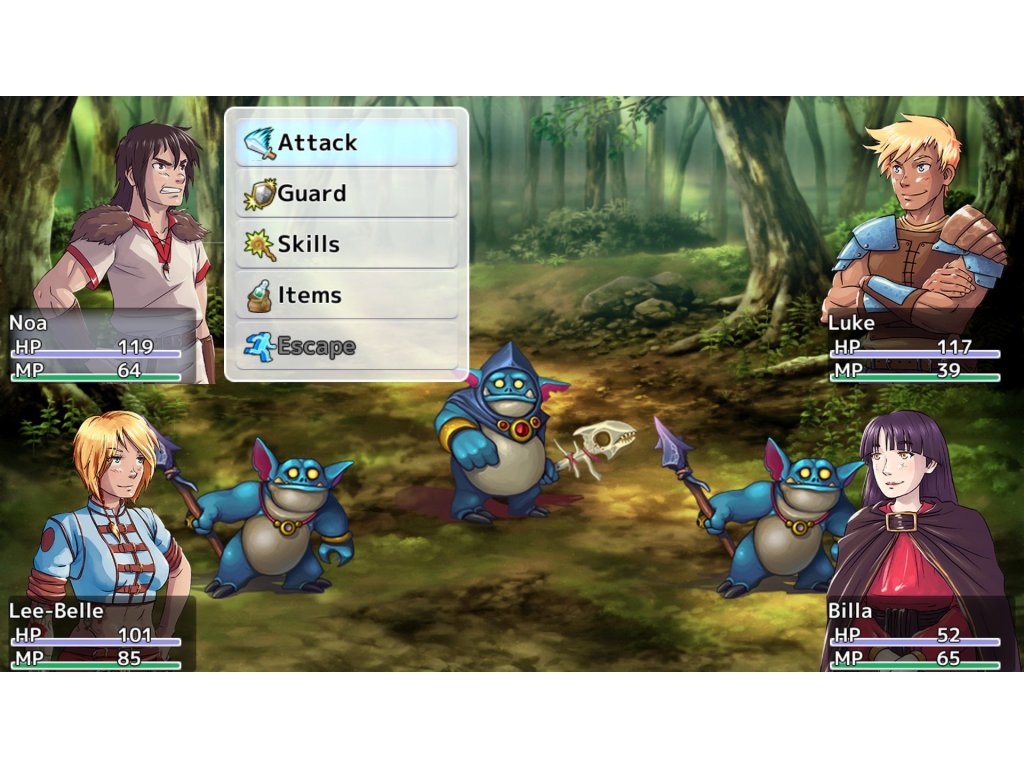
Task: Choose Guard from the battle menu
Action: (x=346, y=194)
